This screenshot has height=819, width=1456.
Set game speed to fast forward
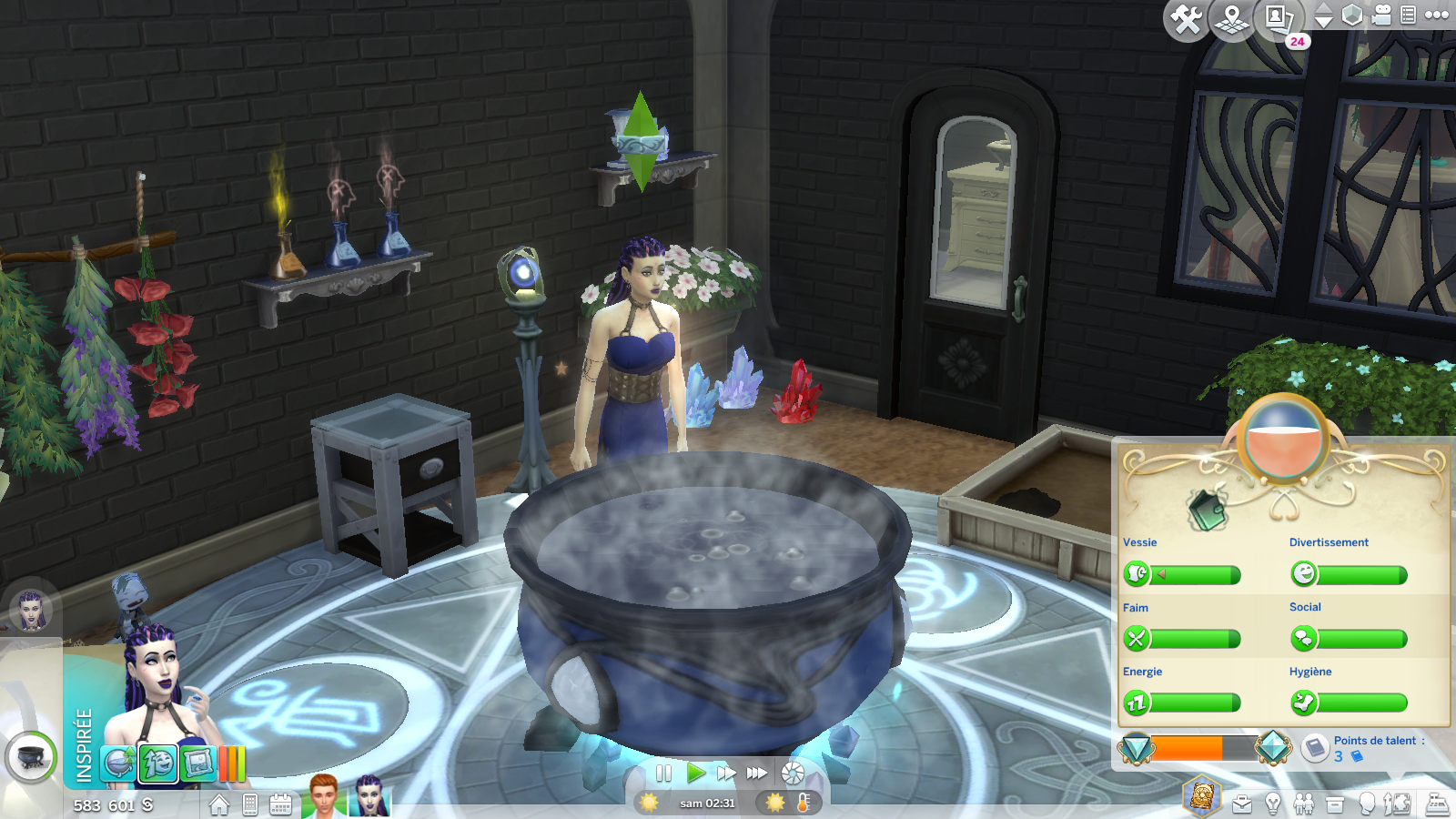726,773
